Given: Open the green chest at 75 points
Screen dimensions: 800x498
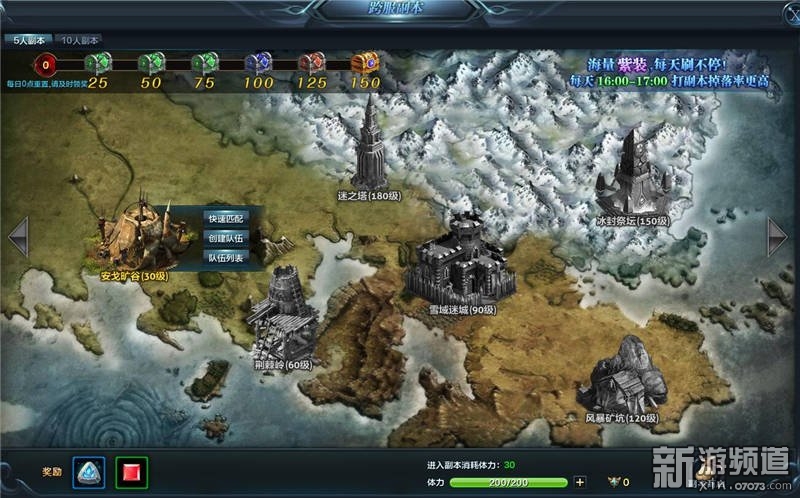Looking at the screenshot, I should (x=204, y=65).
